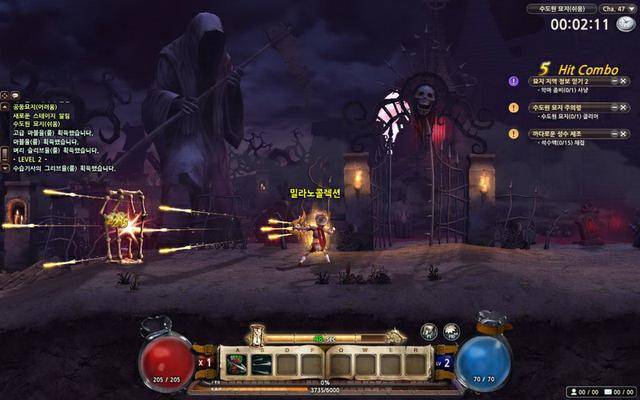Viewport: 640px width, 400px height.
Task: Click the clock icon beside the timer
Action: 625,24
